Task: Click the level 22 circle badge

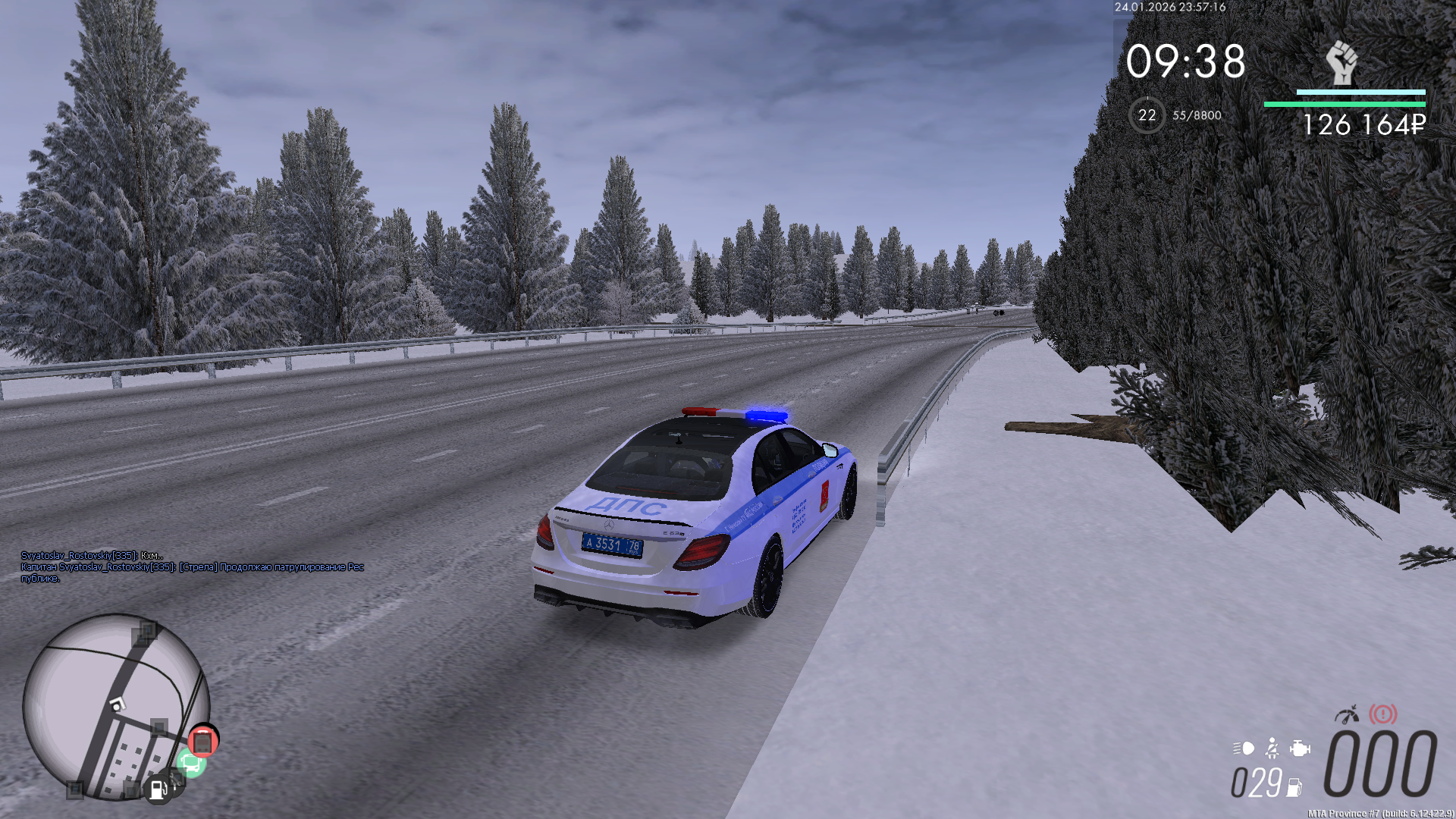Action: 1147,115
